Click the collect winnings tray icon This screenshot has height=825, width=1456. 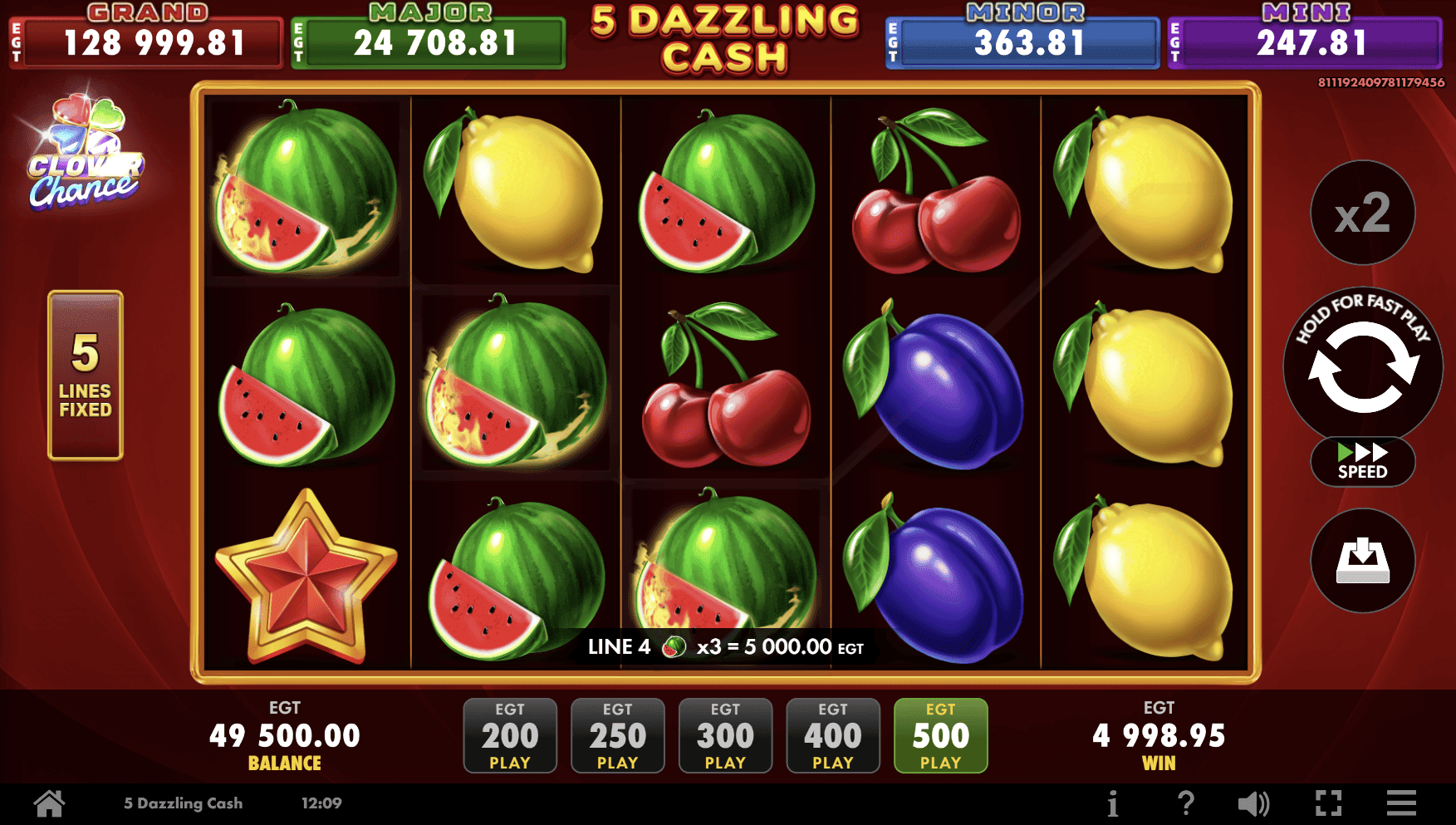1362,562
